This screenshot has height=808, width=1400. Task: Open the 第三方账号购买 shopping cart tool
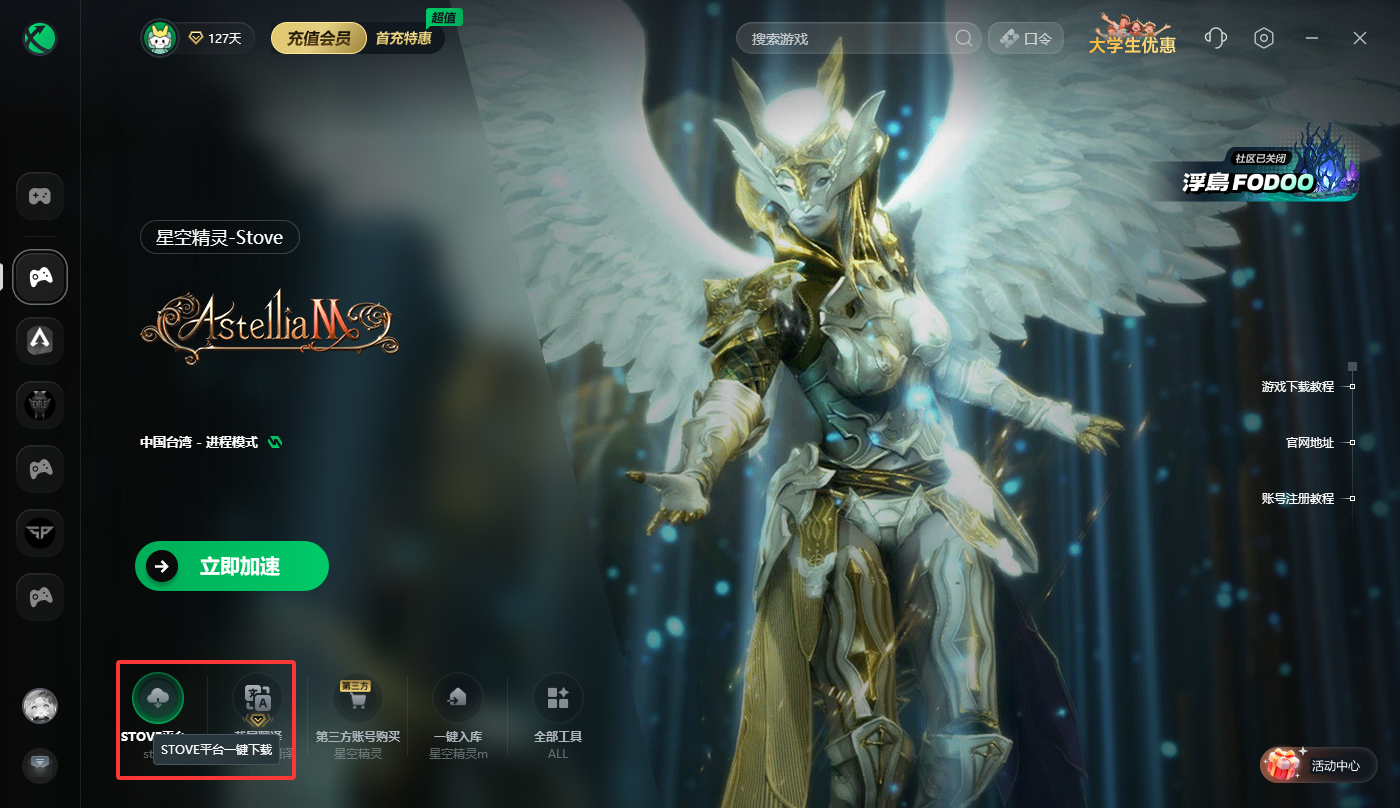tap(357, 699)
